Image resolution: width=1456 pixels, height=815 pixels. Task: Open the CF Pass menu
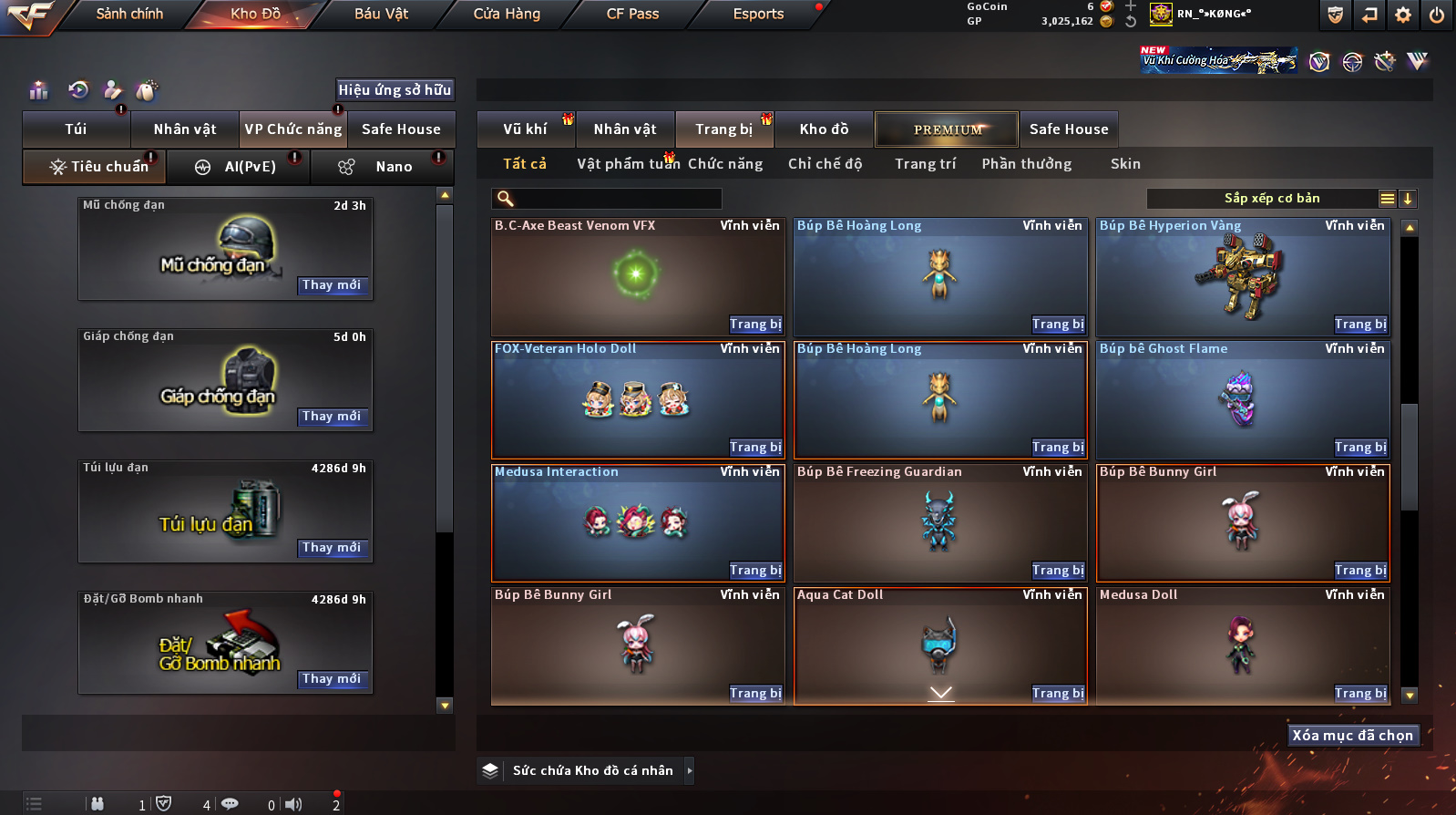coord(632,14)
